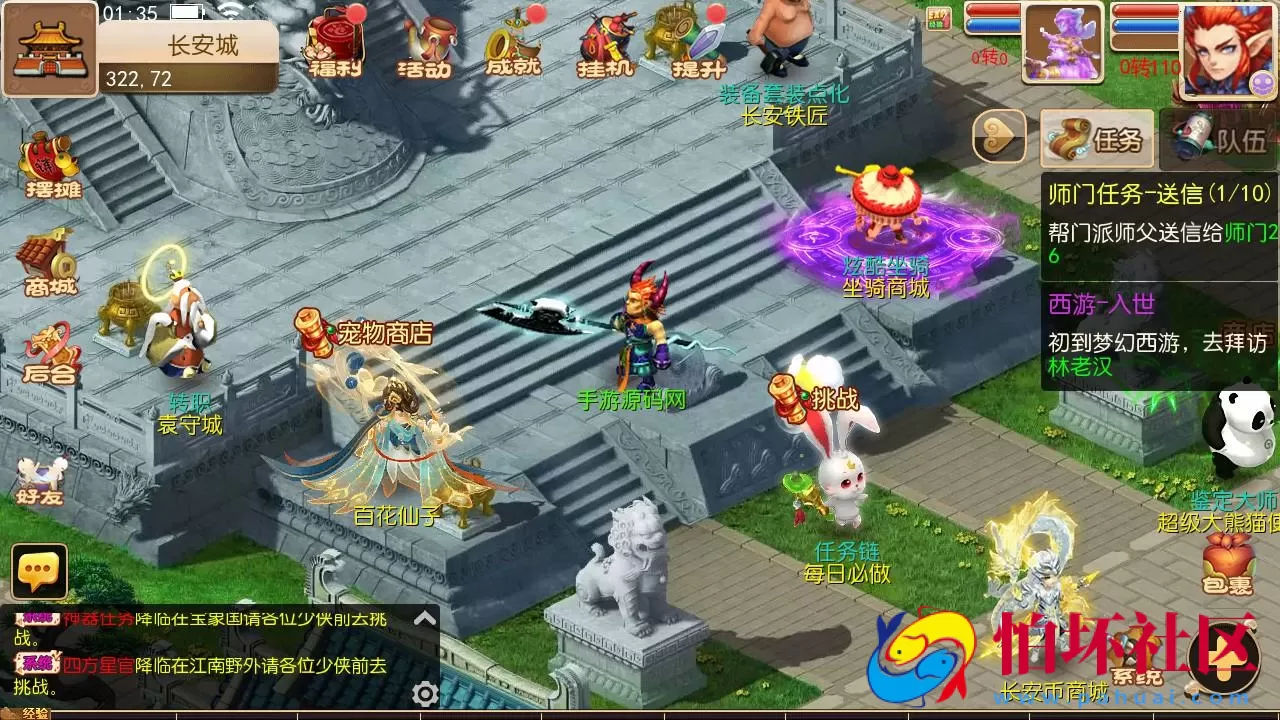
Task: Switch to the 队伍 team tab
Action: click(x=1220, y=138)
